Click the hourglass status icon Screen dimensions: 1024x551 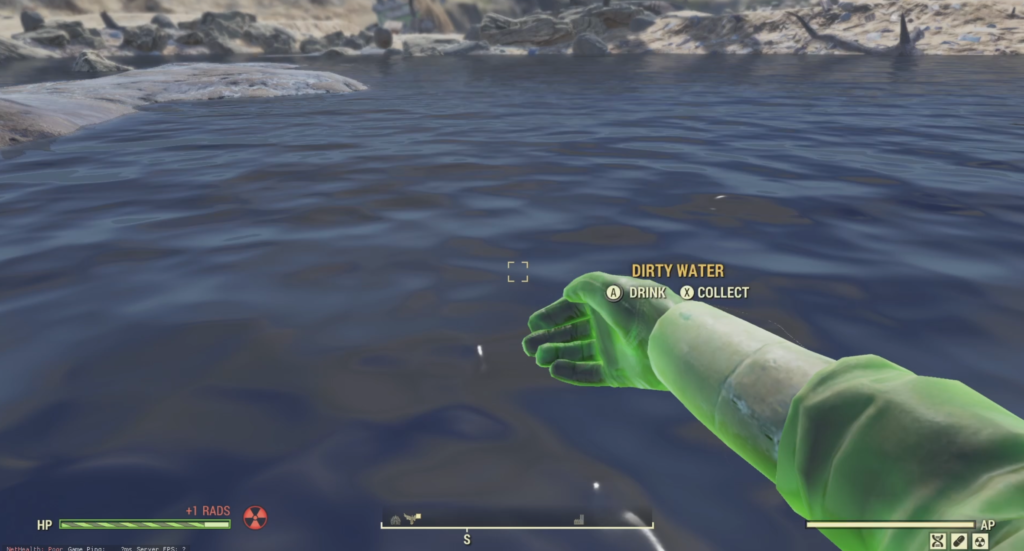click(937, 541)
